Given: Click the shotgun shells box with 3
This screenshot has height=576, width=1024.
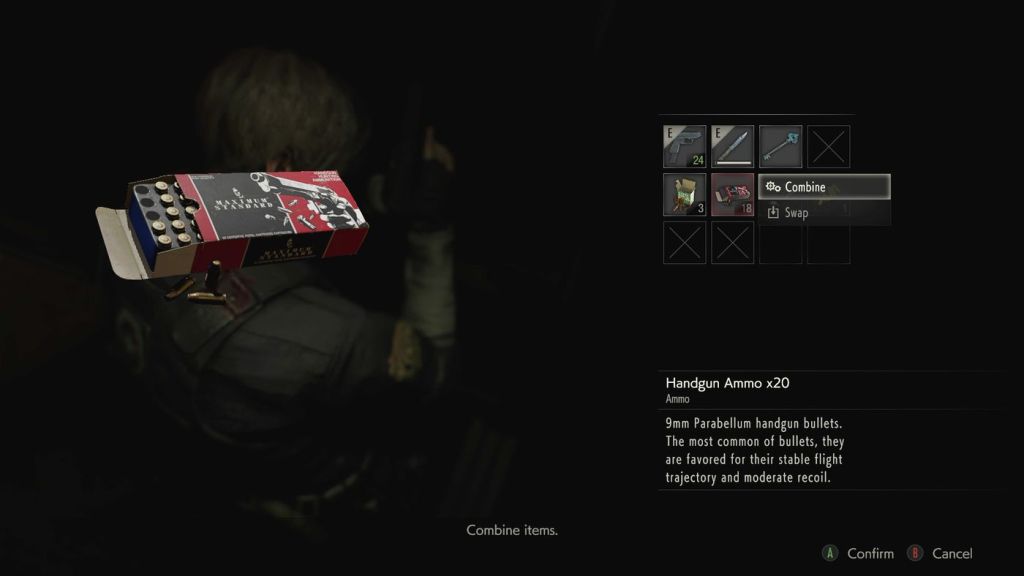Looking at the screenshot, I should [684, 194].
